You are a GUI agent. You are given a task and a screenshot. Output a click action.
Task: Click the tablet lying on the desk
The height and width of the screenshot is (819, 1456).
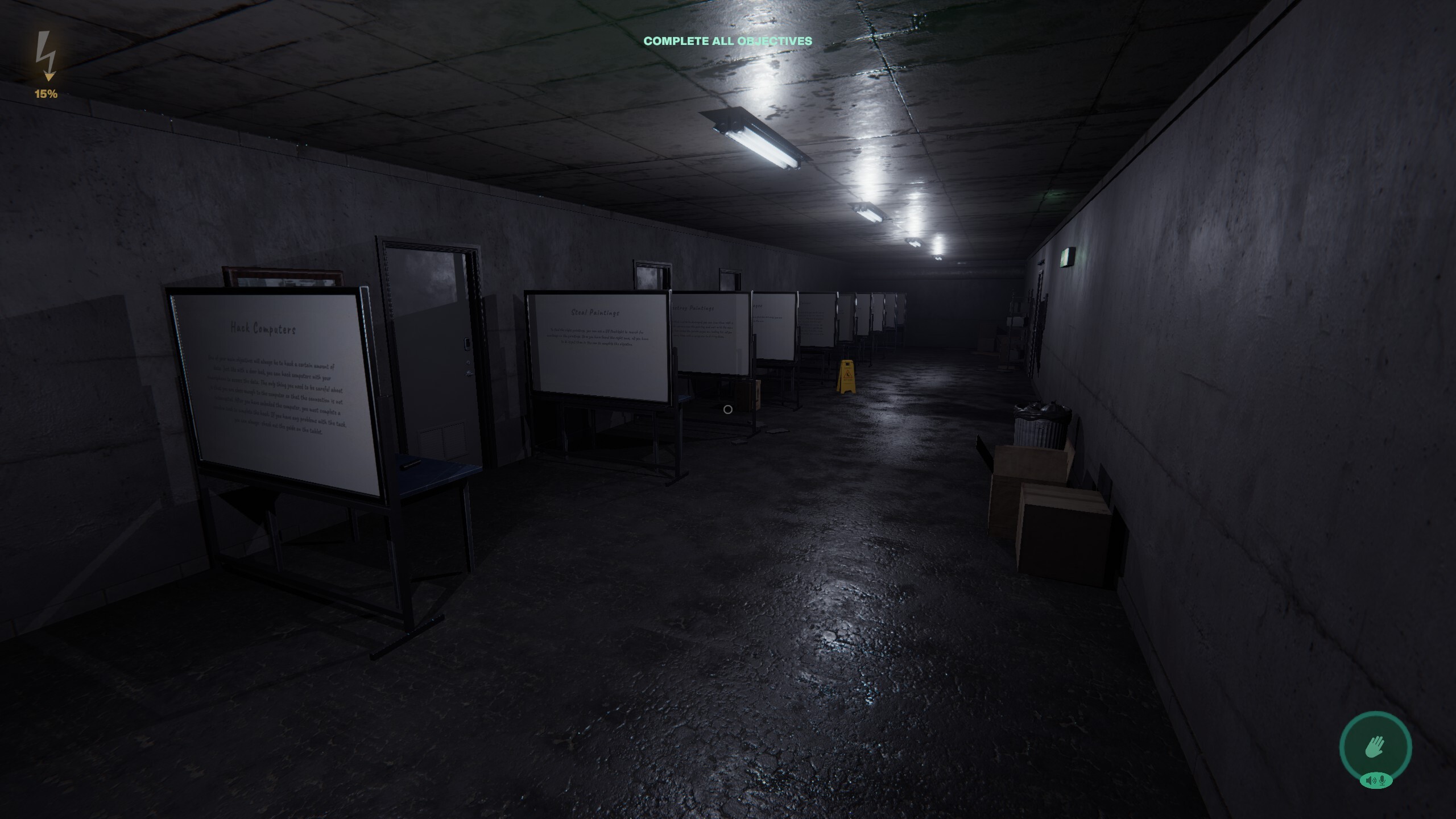(411, 465)
